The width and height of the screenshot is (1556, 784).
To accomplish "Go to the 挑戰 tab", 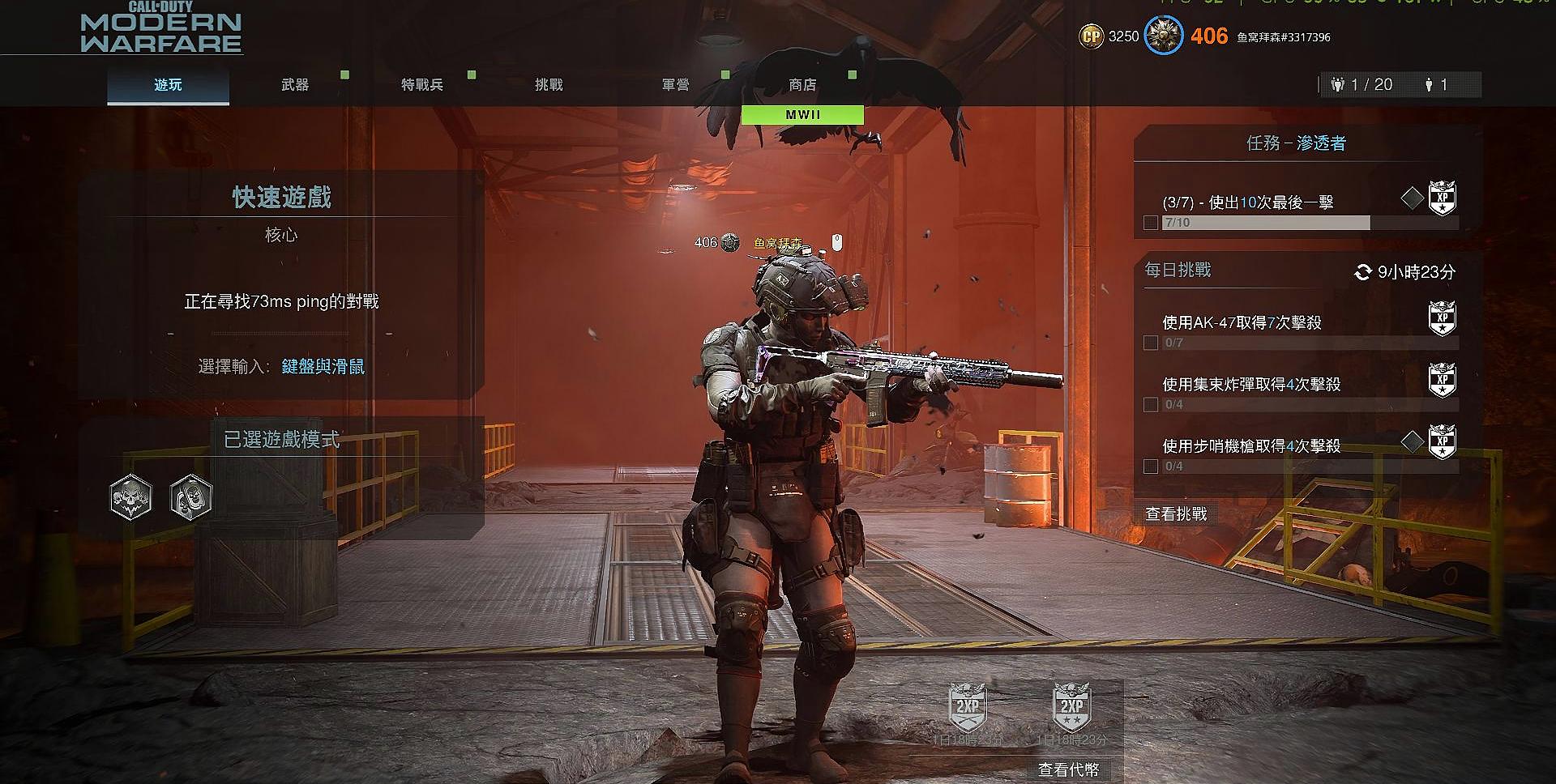I will (549, 85).
